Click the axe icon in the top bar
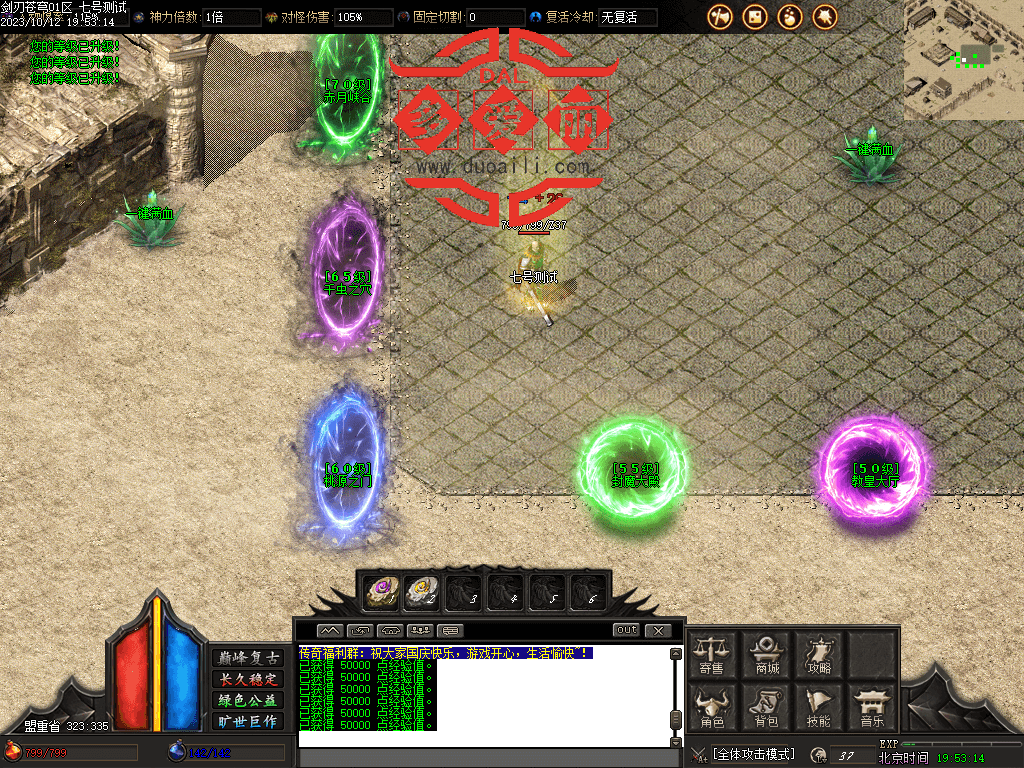The width and height of the screenshot is (1024, 768). tap(720, 17)
